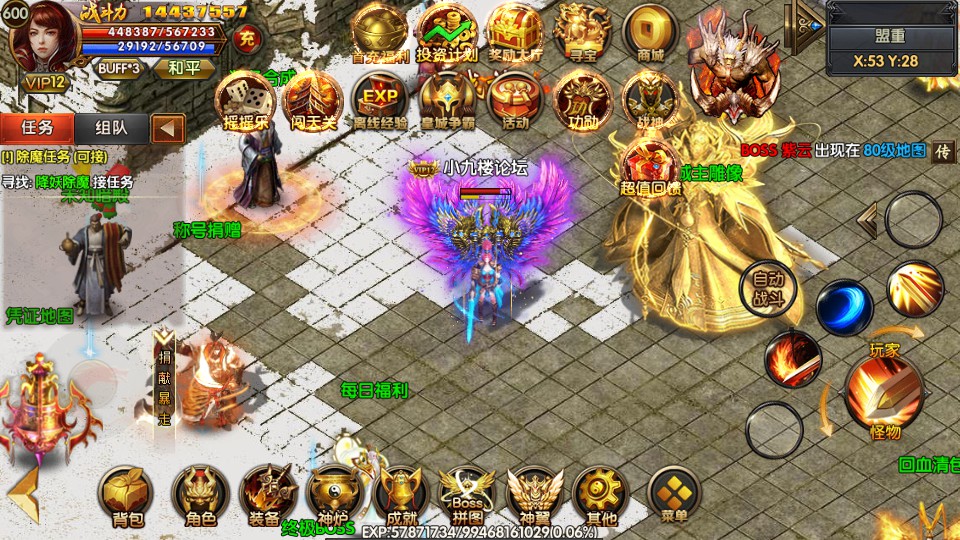Select the 任务 quest tab
Image resolution: width=960 pixels, height=540 pixels.
(37, 127)
